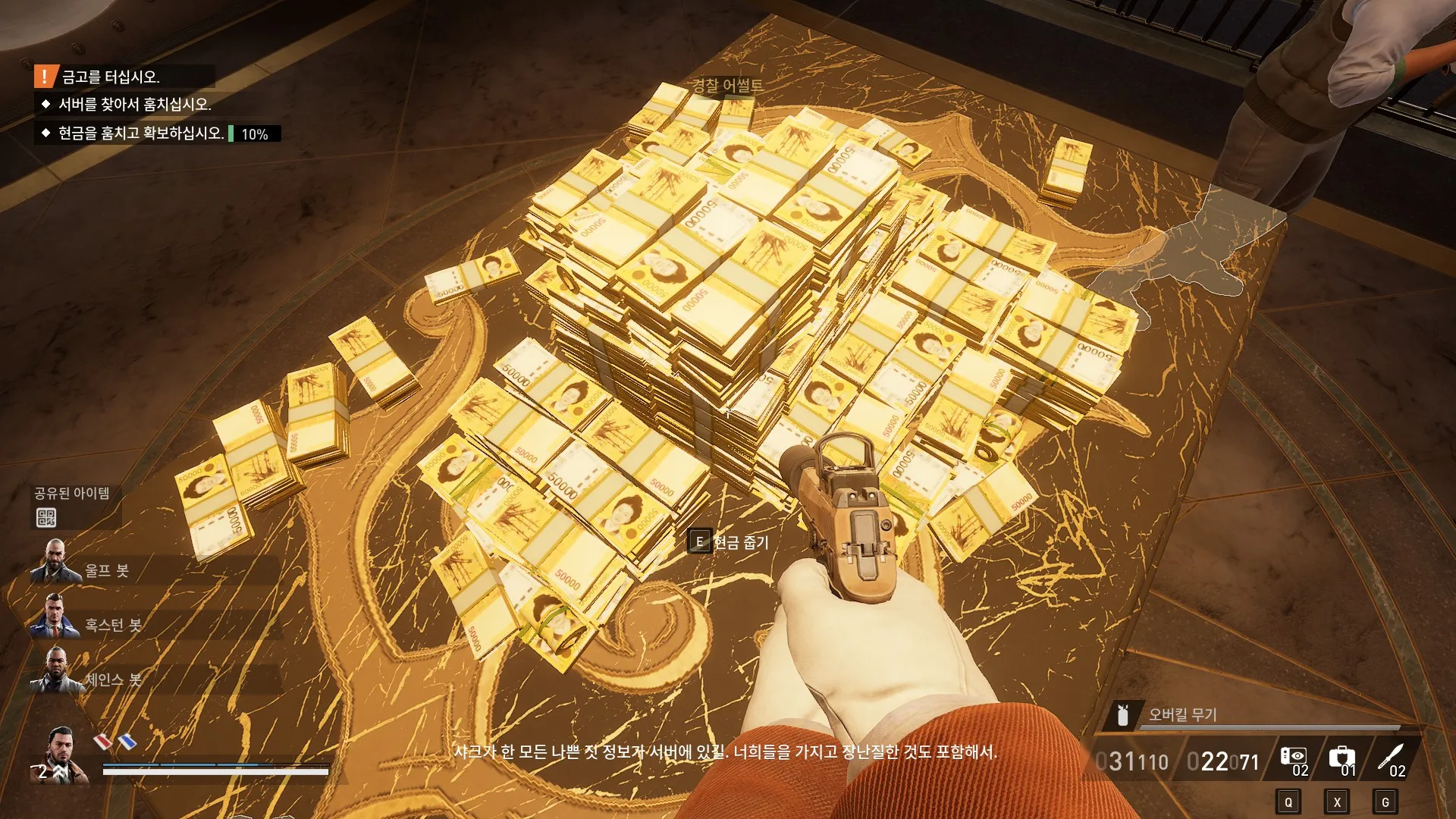Select the orange exclamation objective alert icon

pos(45,77)
